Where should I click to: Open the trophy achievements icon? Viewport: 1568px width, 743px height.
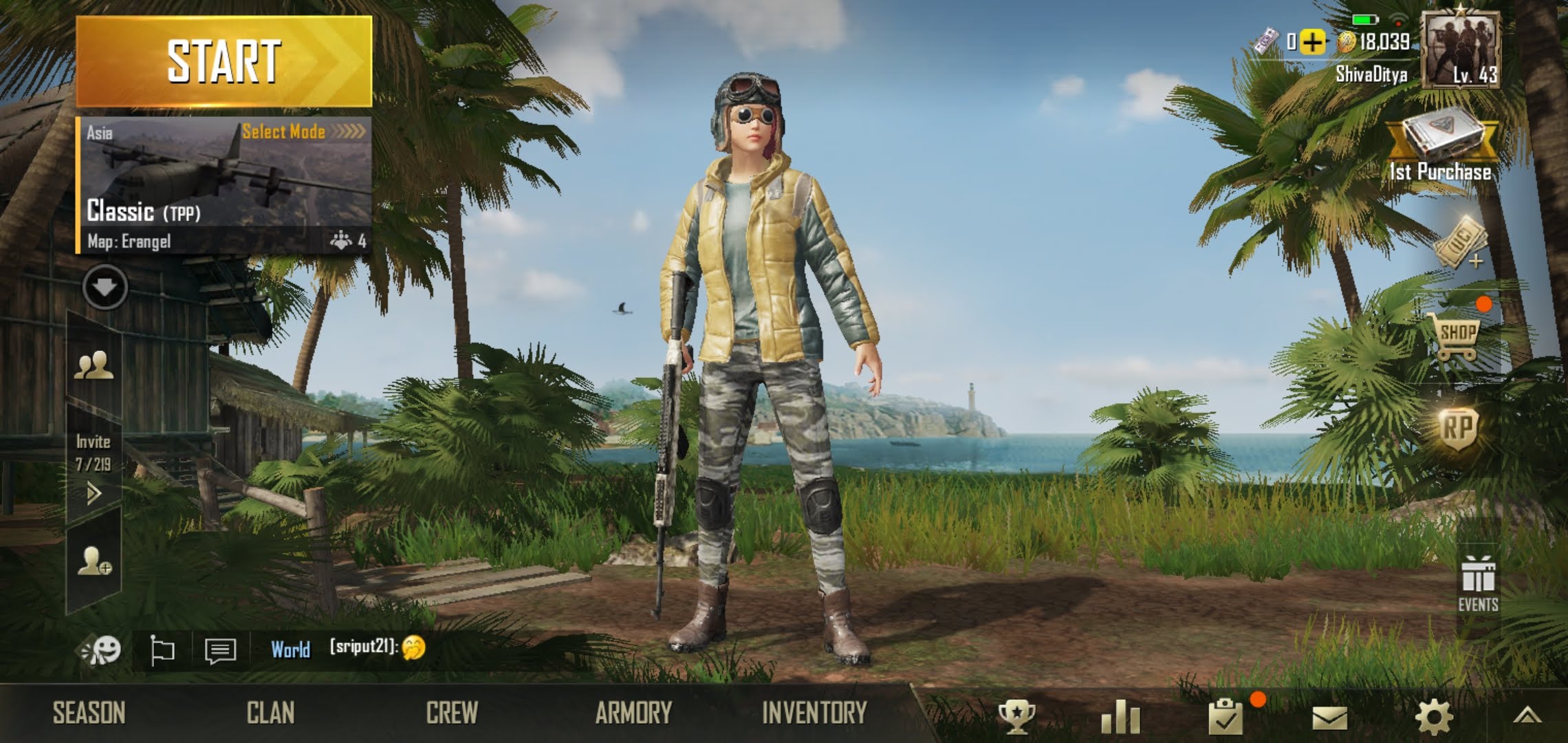tap(1016, 718)
